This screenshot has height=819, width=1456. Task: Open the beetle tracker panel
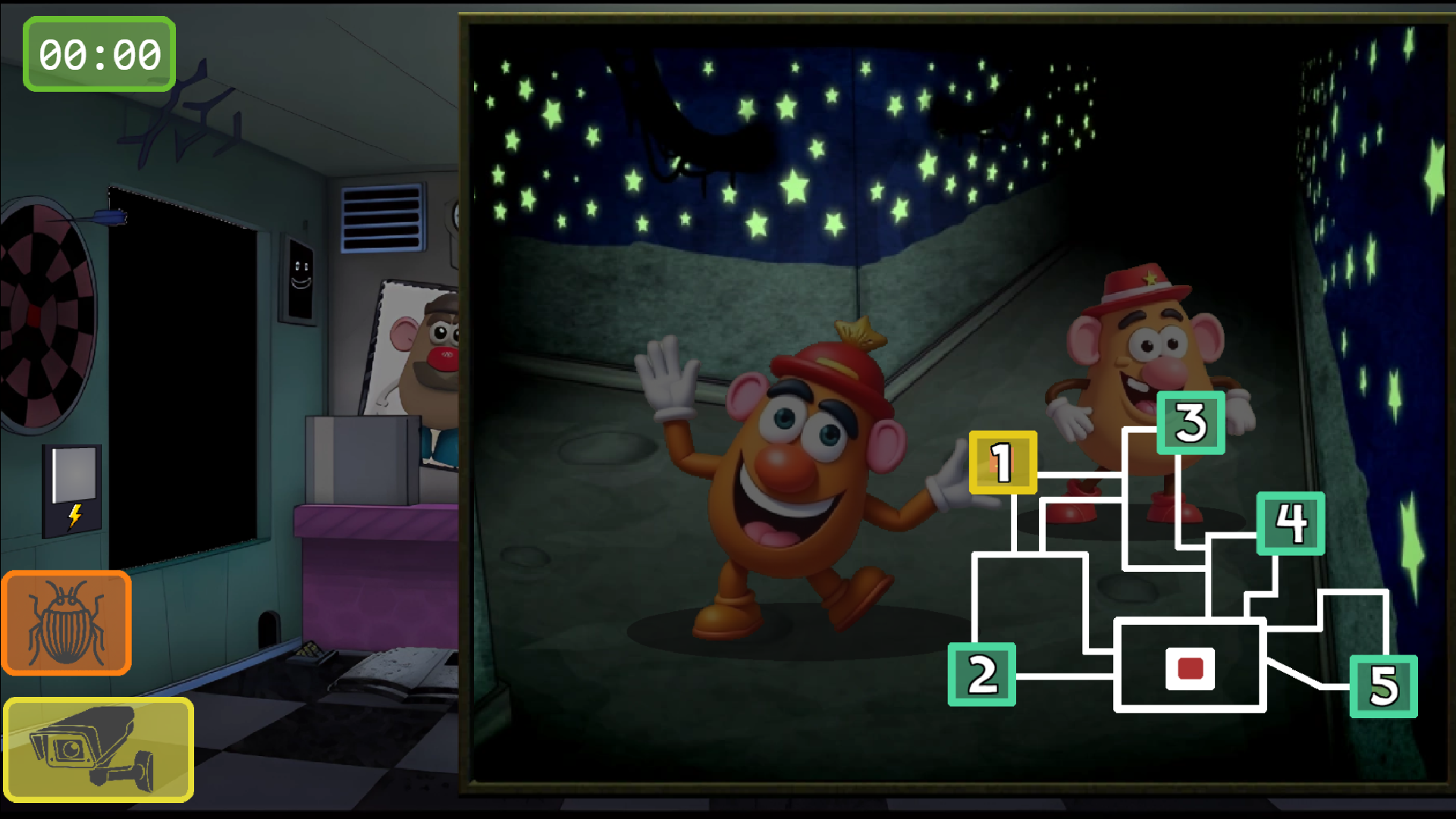click(x=66, y=622)
